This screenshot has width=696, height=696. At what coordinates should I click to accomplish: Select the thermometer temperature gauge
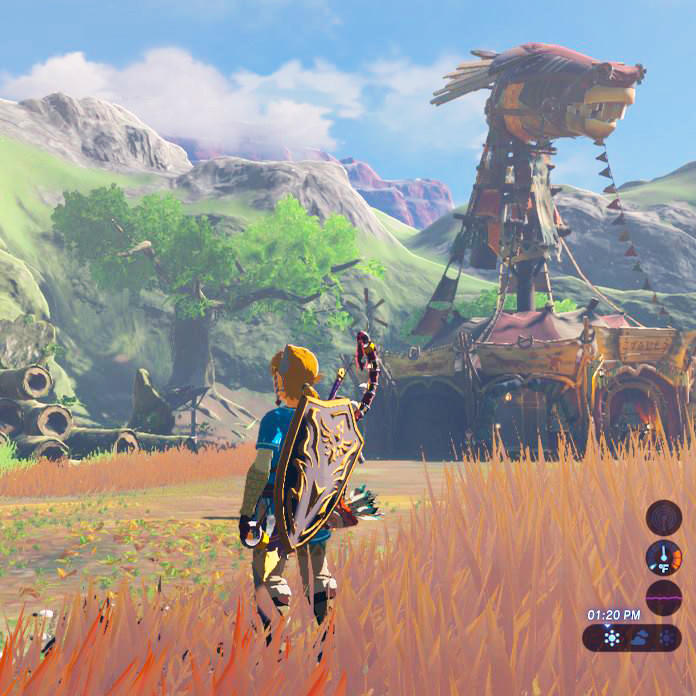click(663, 557)
